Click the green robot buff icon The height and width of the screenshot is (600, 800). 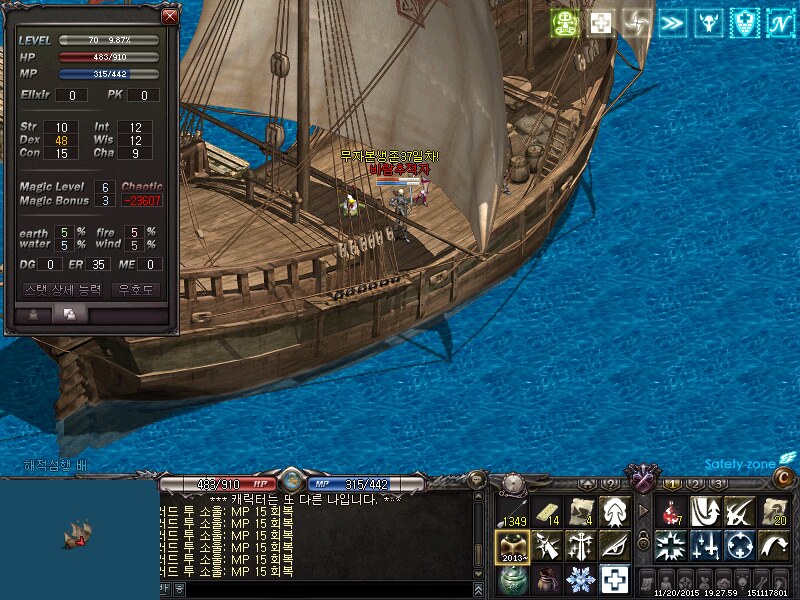pos(566,23)
